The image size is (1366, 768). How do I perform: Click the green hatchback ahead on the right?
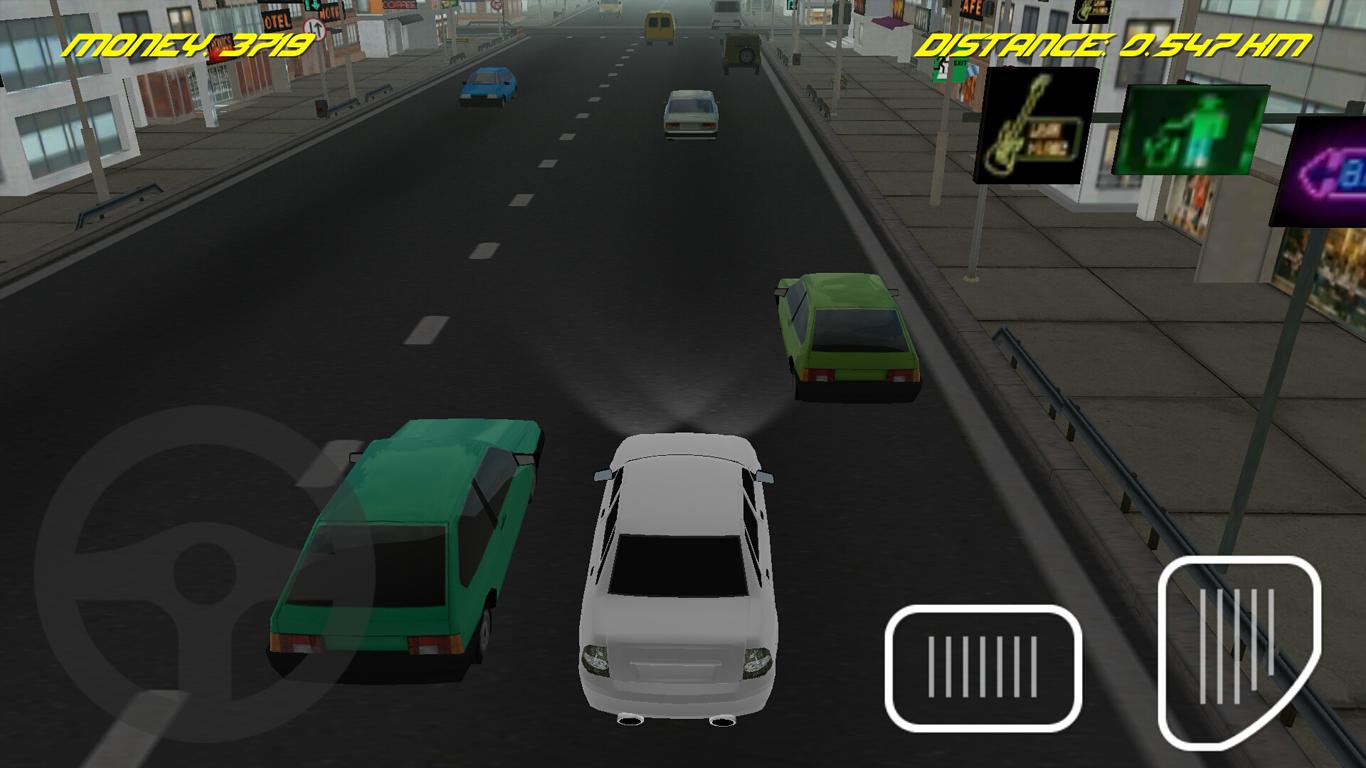850,335
